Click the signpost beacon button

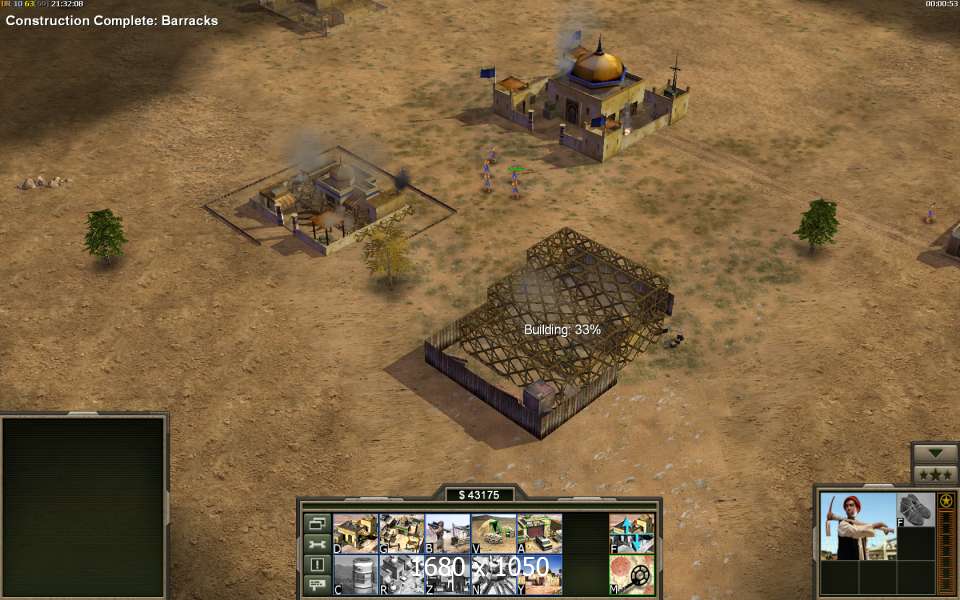[x=317, y=584]
